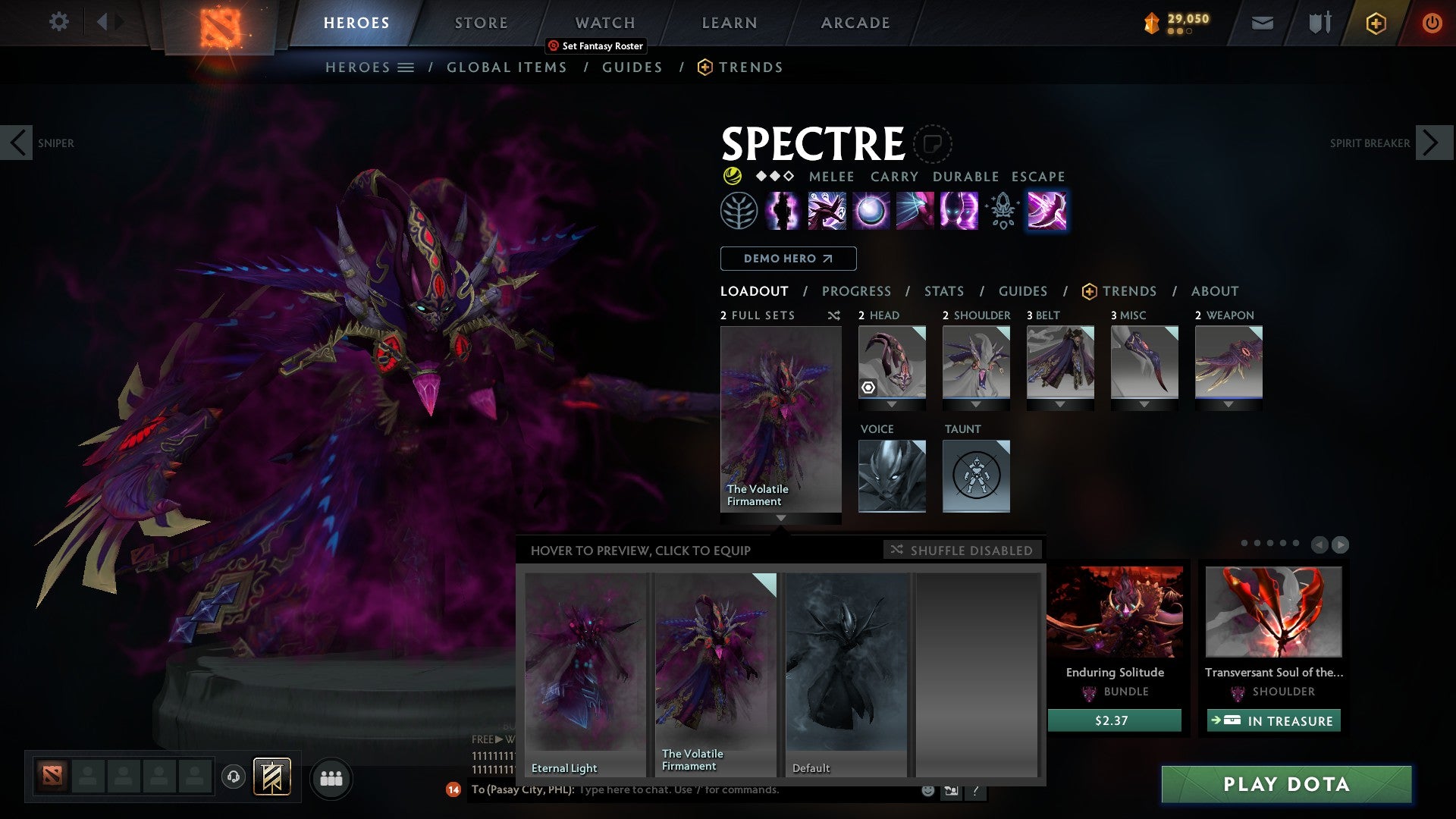Click the Demo Hero button
The image size is (1456, 819).
point(787,259)
